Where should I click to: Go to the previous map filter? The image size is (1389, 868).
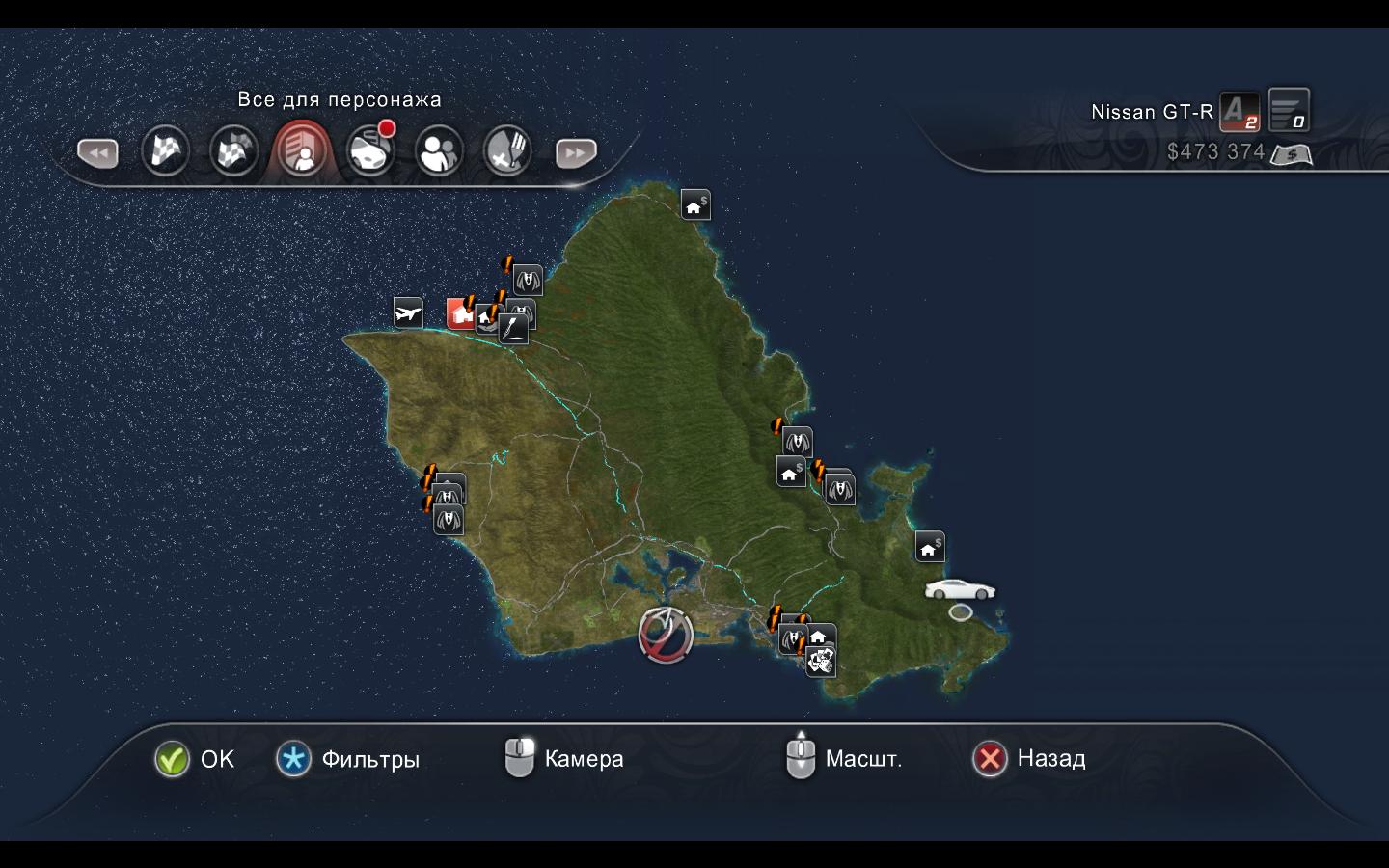[97, 152]
